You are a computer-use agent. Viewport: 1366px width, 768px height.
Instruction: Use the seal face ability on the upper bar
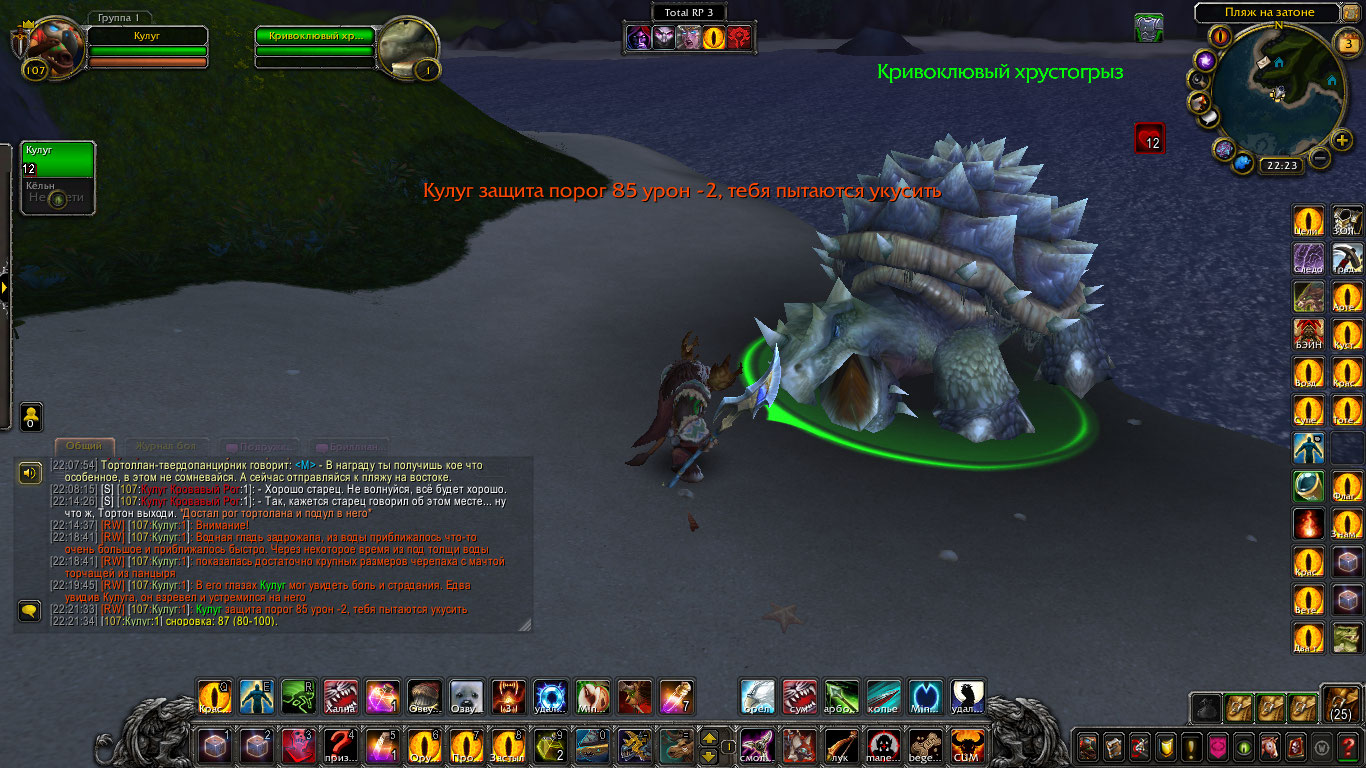point(467,696)
